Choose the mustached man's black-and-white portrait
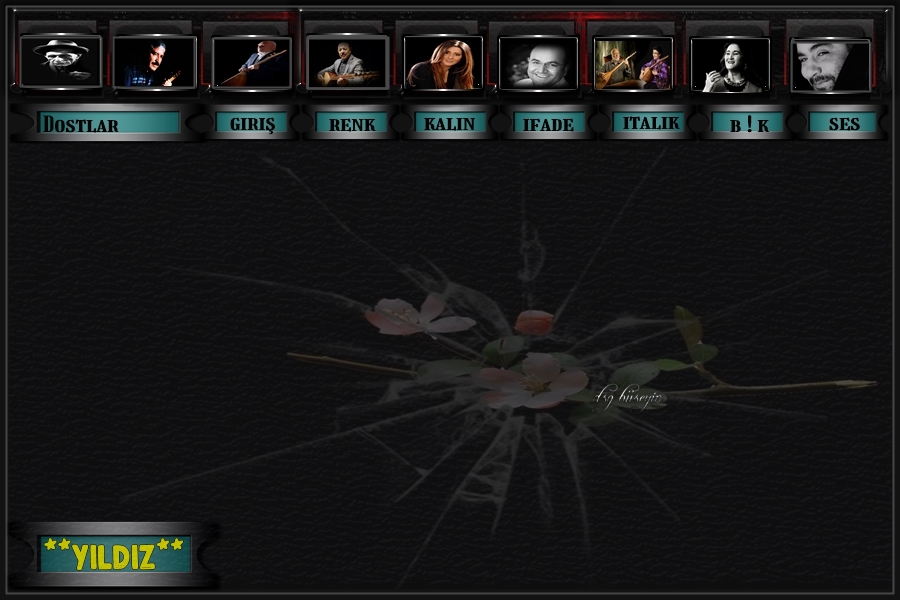Screen dimensions: 900x600 830,66
